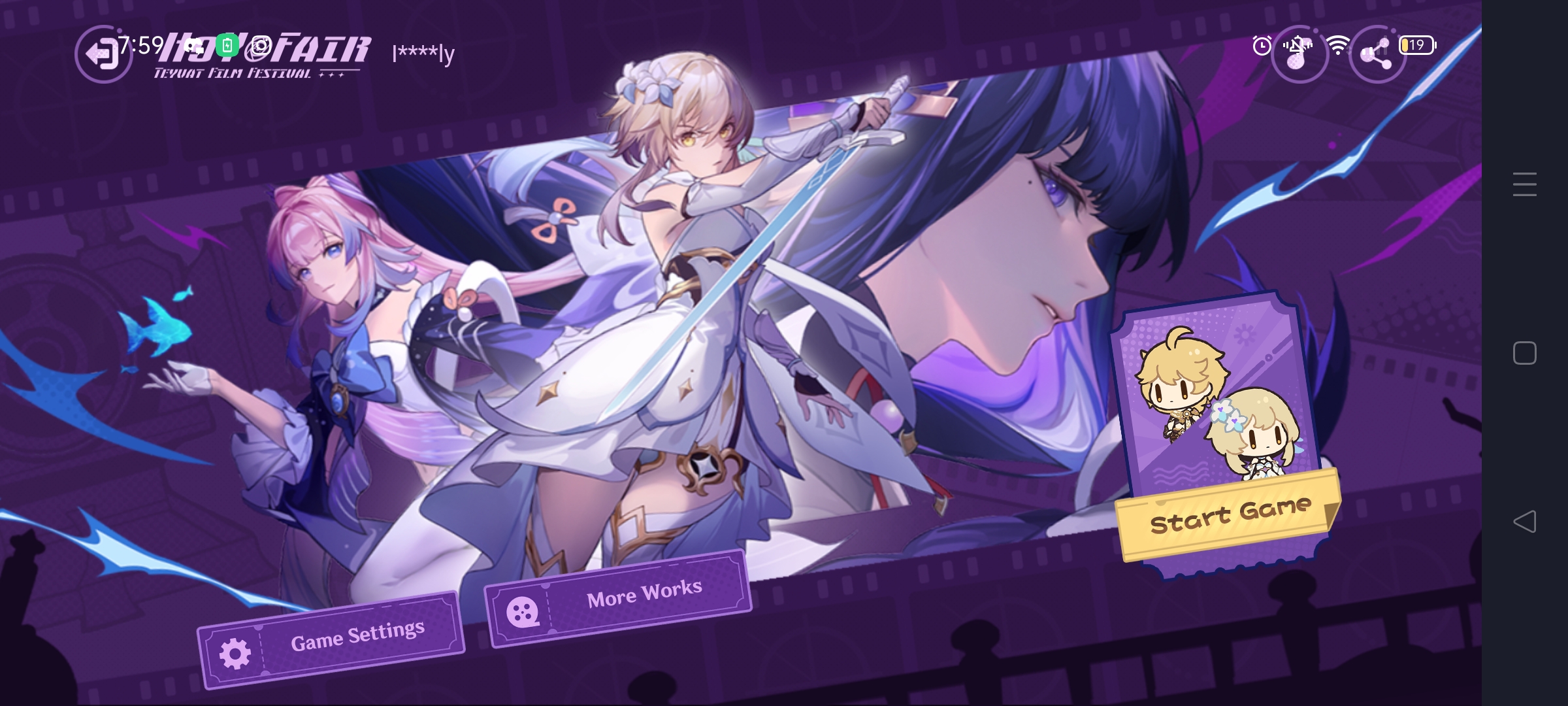Expand the hamburger menu on the right edge
This screenshot has width=1568, height=706.
(x=1525, y=185)
